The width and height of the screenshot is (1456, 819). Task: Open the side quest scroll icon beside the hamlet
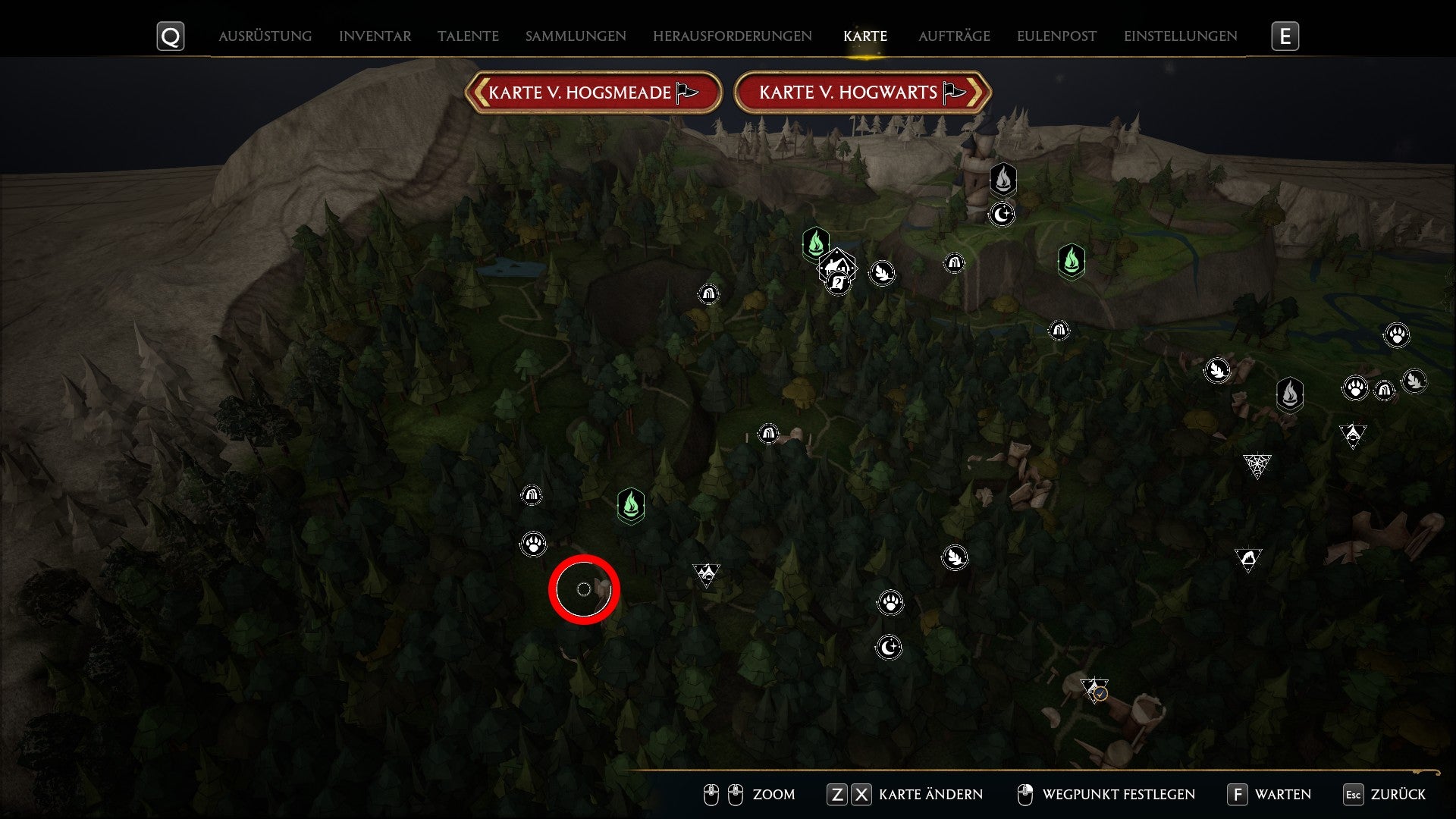(838, 282)
